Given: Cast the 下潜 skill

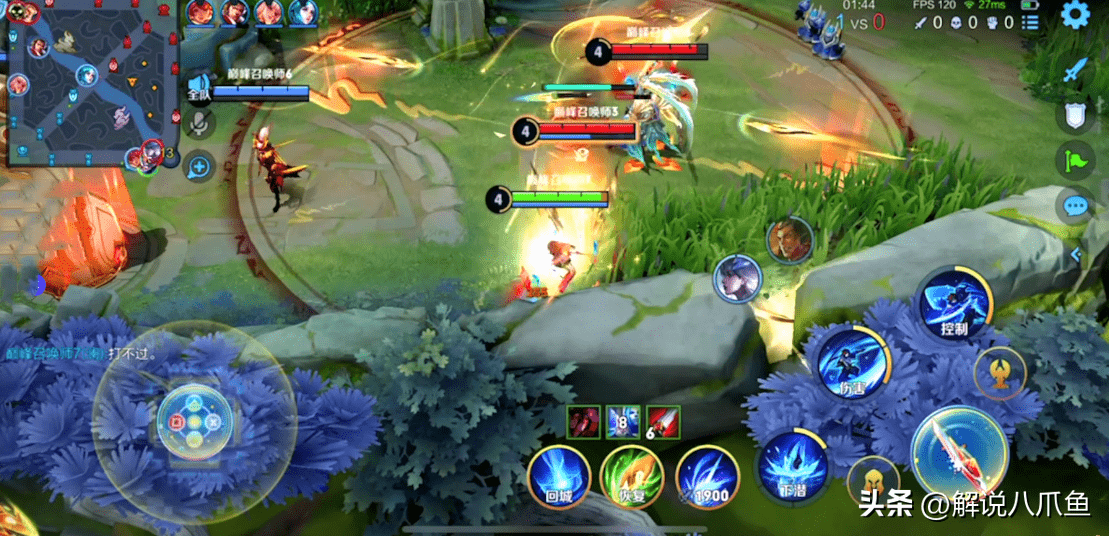Looking at the screenshot, I should coord(791,467).
